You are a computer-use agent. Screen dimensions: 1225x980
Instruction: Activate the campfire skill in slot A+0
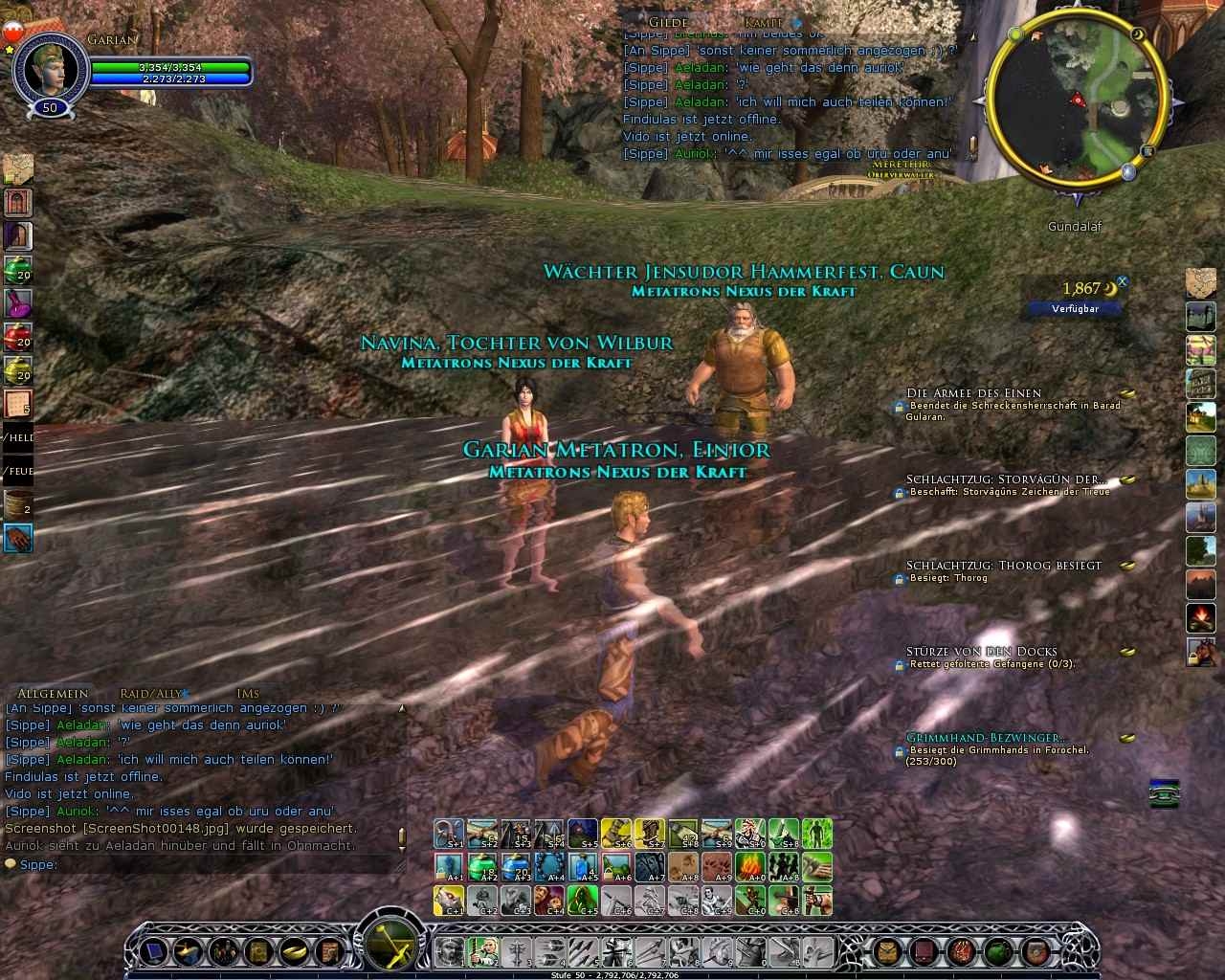tap(749, 866)
